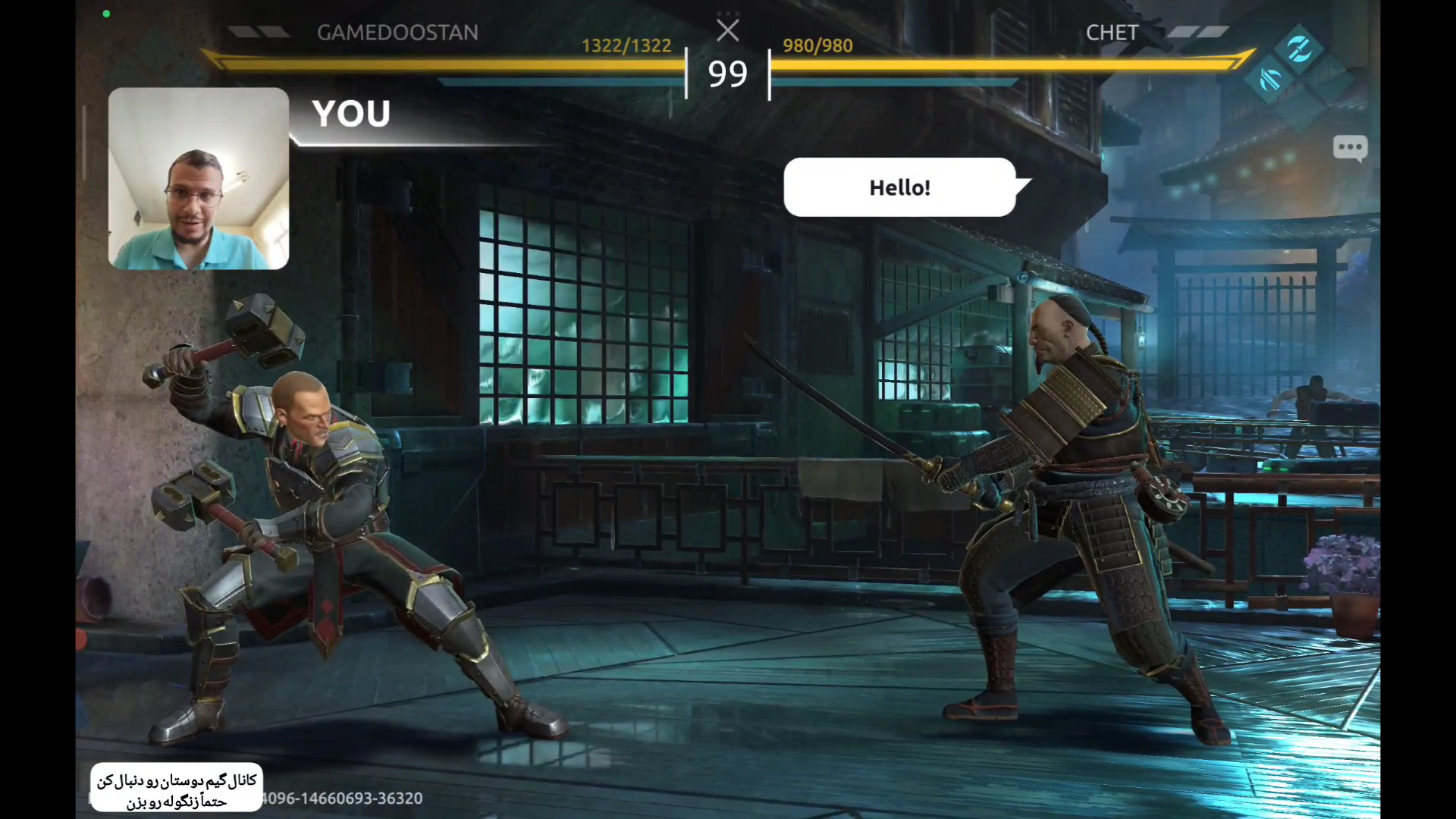Tap the spinning sword ability diamond
Viewport: 1456px width, 819px height.
(x=1298, y=49)
